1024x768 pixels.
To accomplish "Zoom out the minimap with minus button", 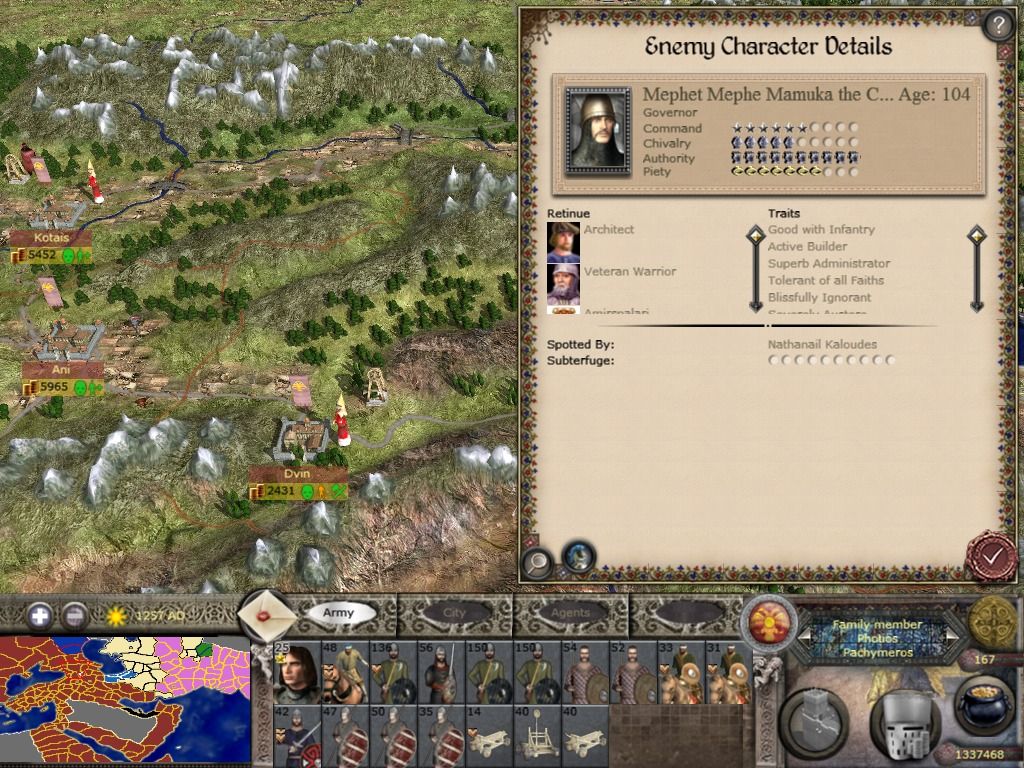I will (x=74, y=615).
